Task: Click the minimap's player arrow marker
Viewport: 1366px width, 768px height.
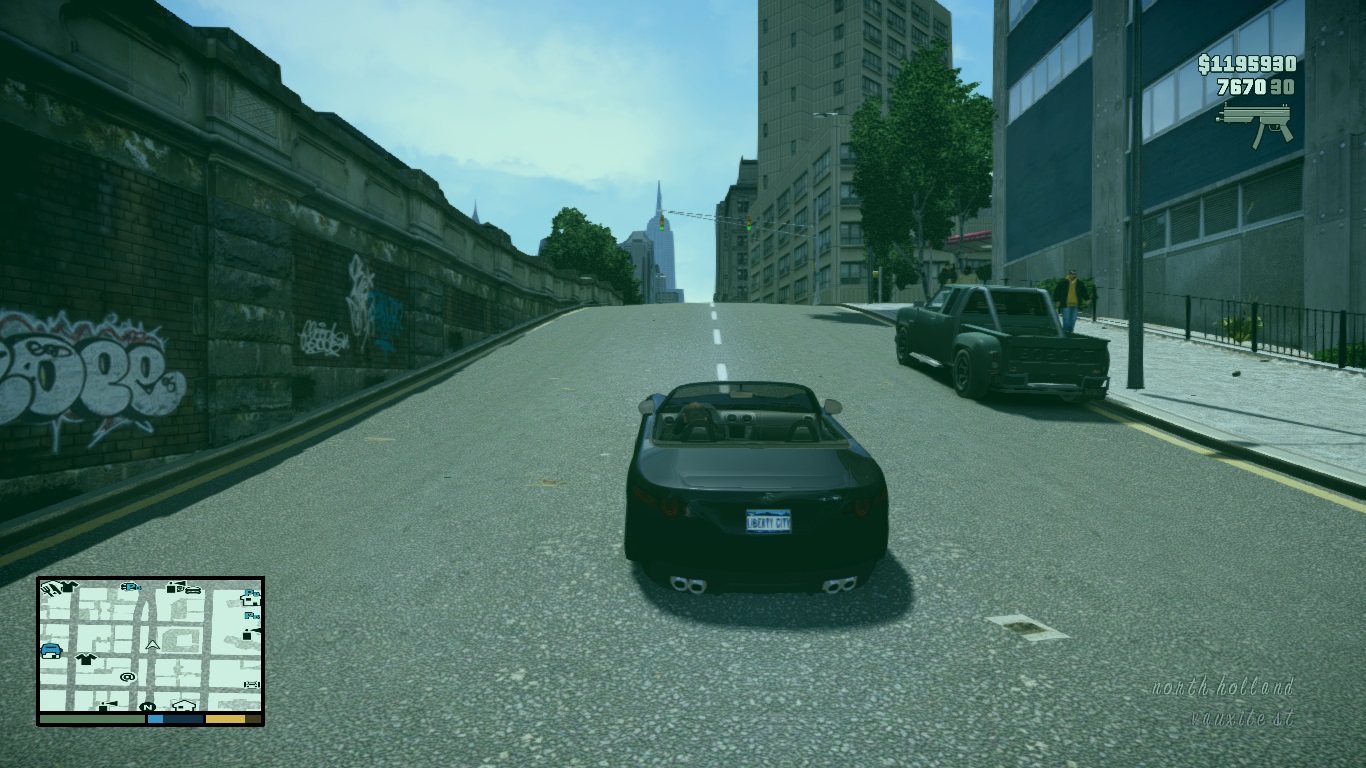Action: (x=153, y=646)
